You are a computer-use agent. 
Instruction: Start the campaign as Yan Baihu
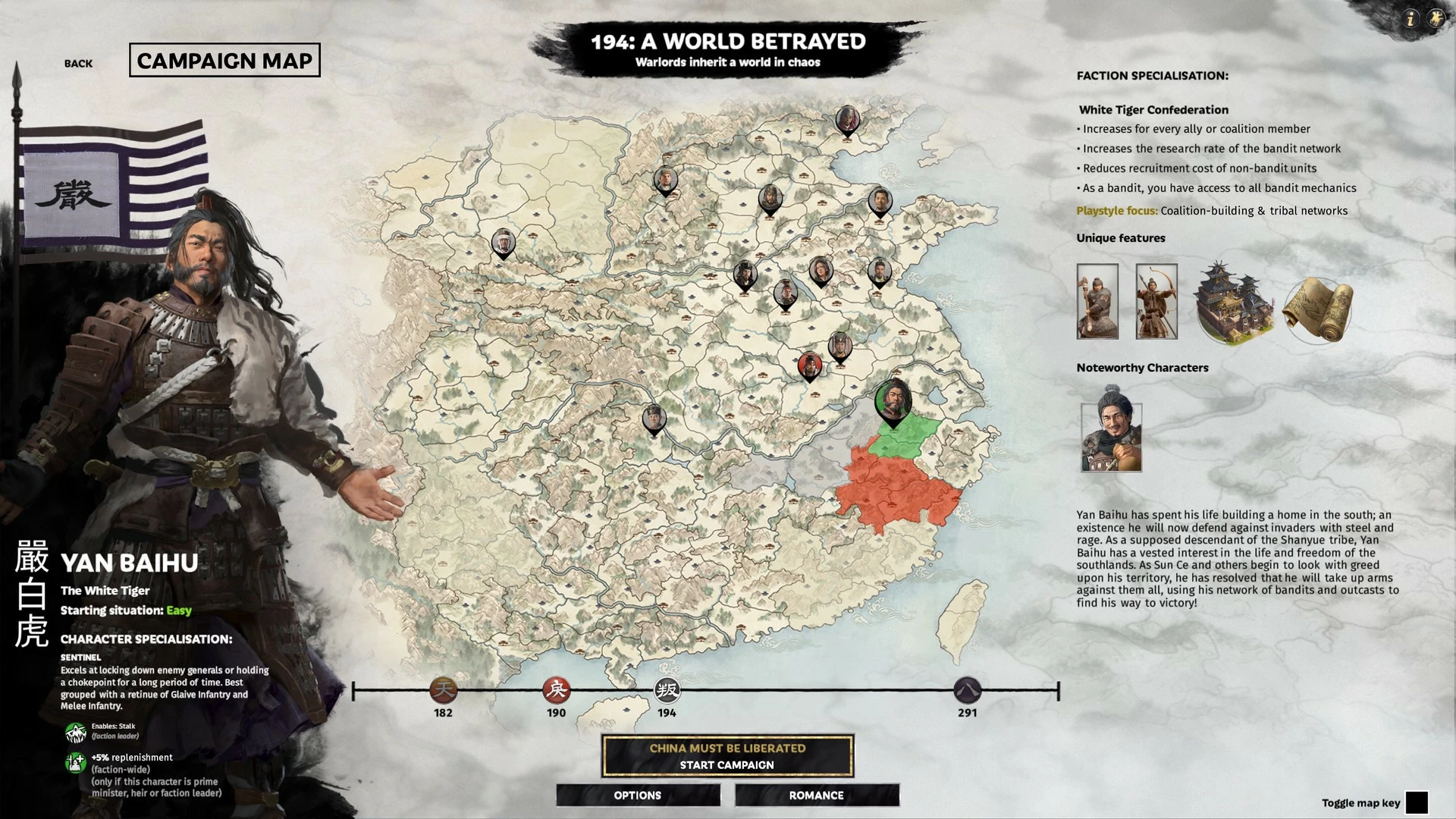coord(727,756)
